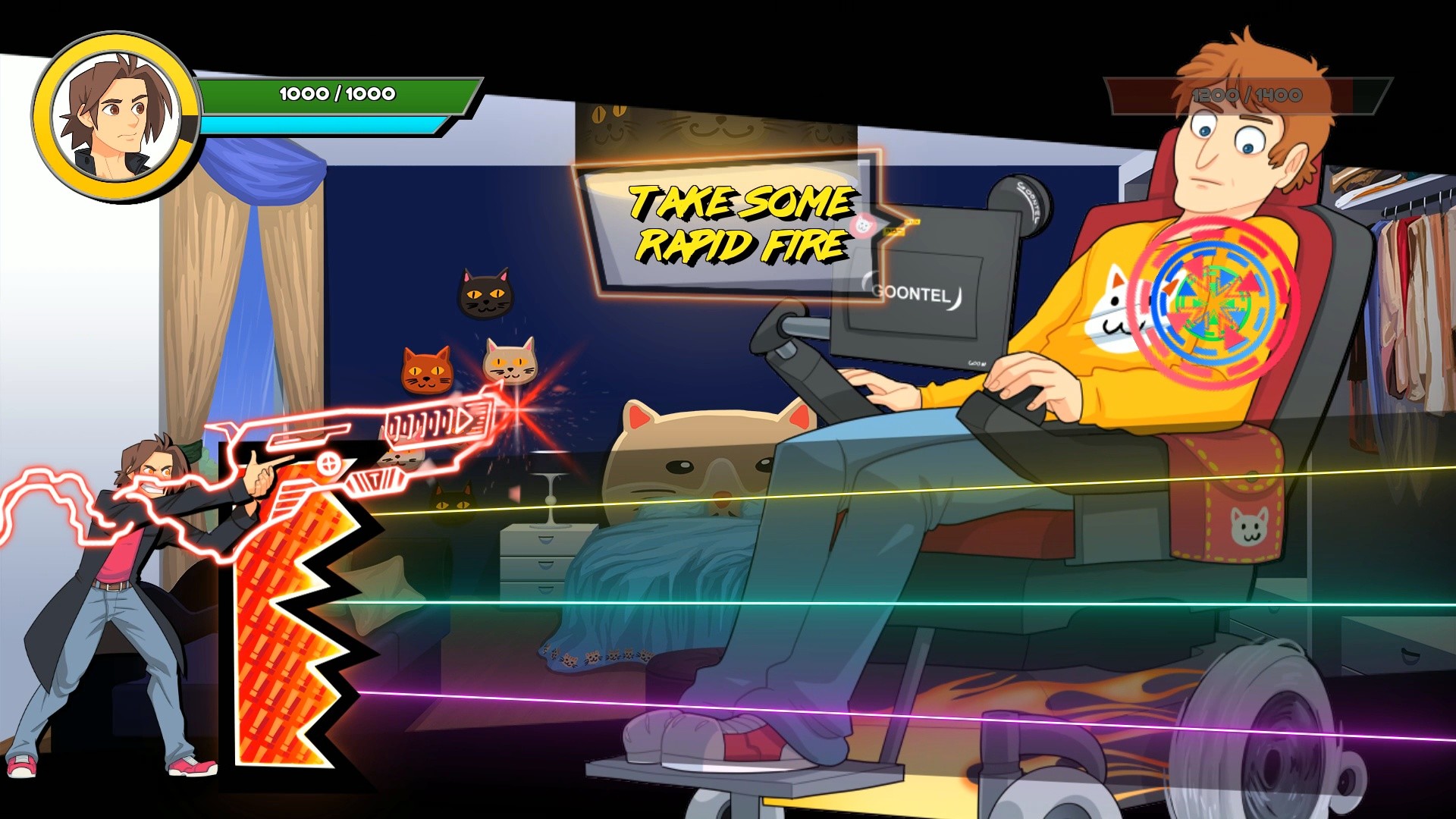Click the boss health counter reading 1200/1400

point(1246,95)
